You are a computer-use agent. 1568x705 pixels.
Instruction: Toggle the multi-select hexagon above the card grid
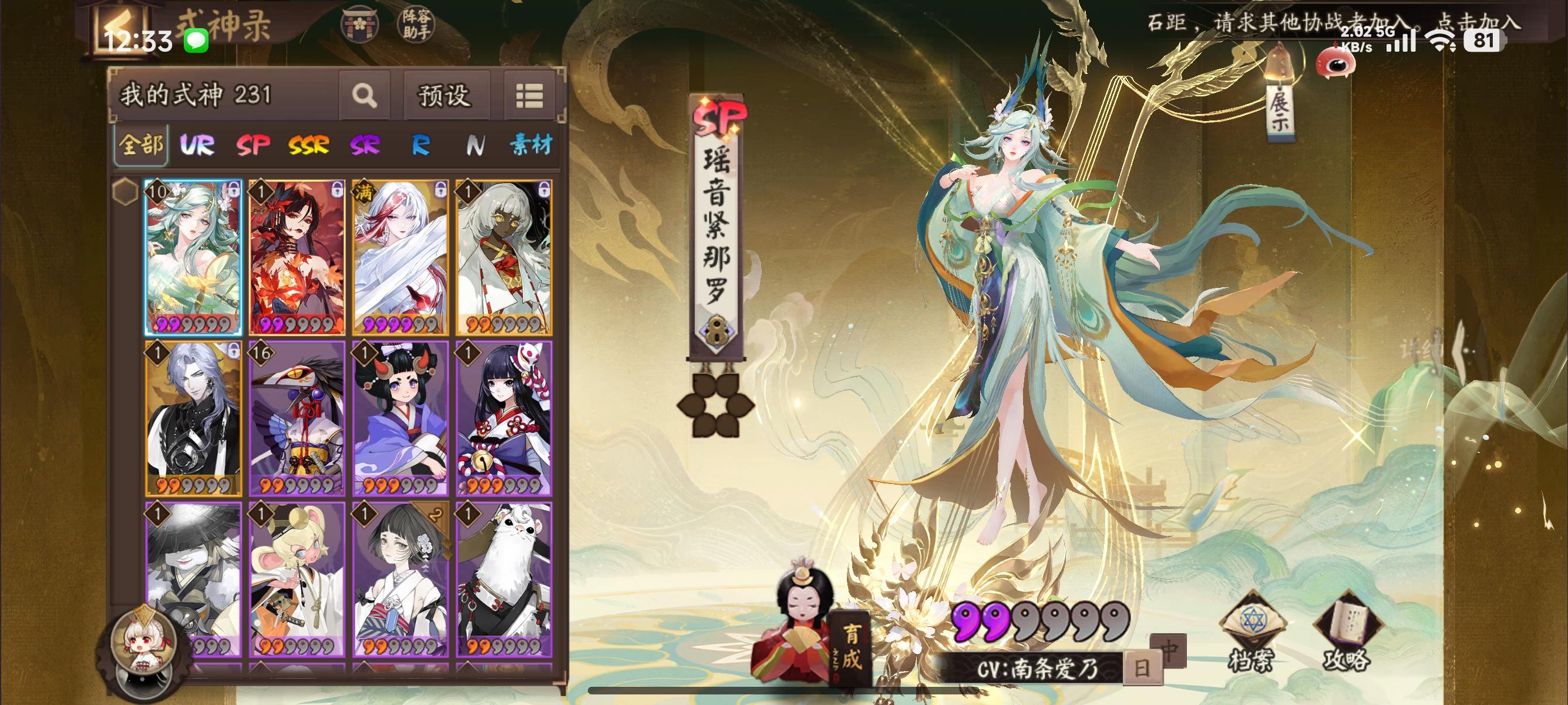point(126,190)
